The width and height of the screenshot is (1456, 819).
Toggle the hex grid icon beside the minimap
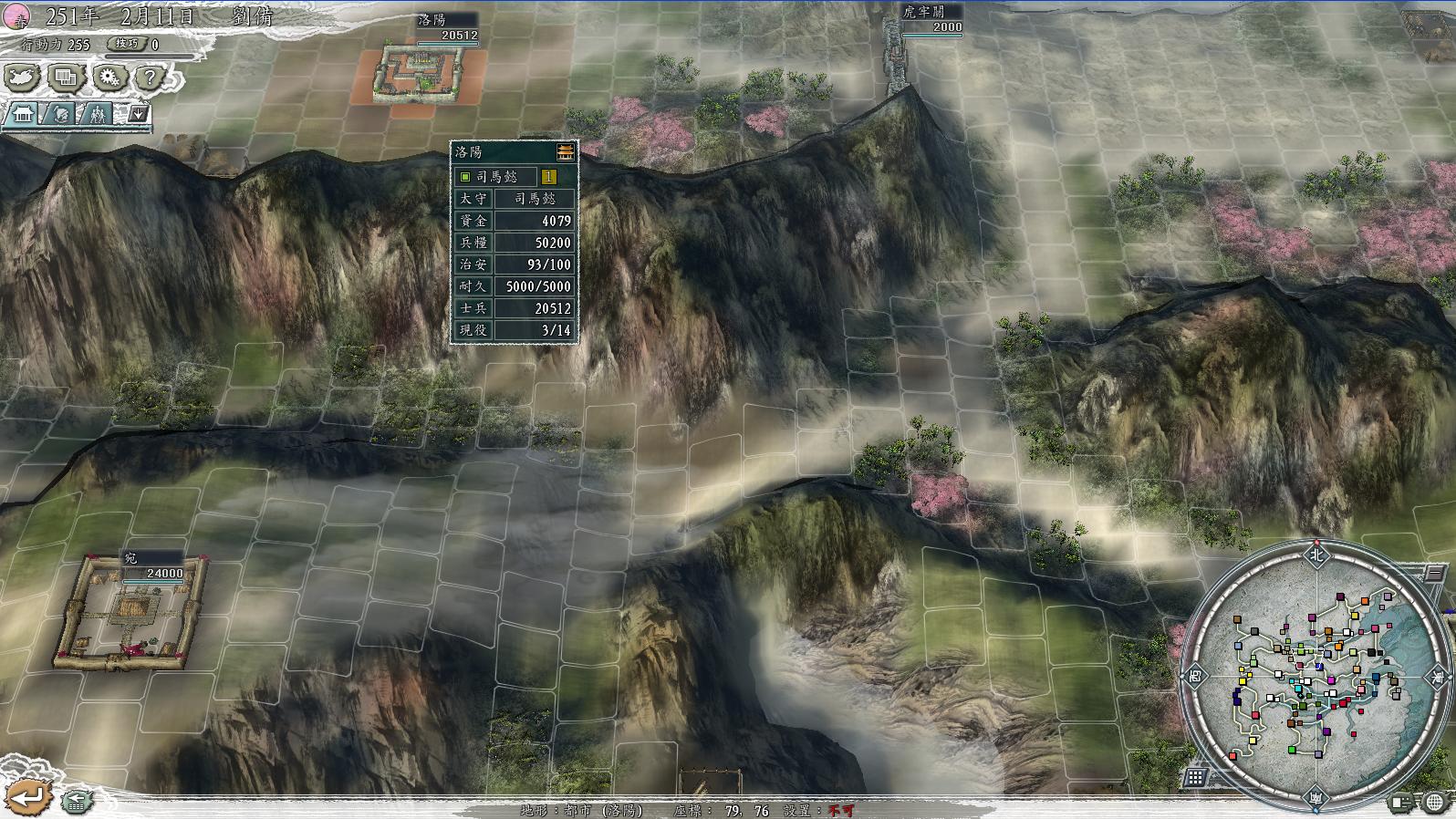point(1195,776)
